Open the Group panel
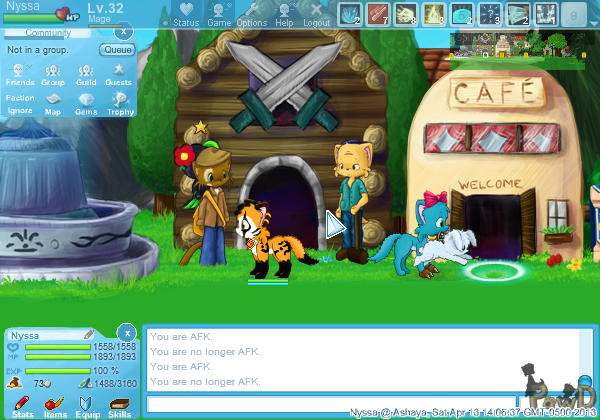Viewport: 600px width, 420px height. 53,74
